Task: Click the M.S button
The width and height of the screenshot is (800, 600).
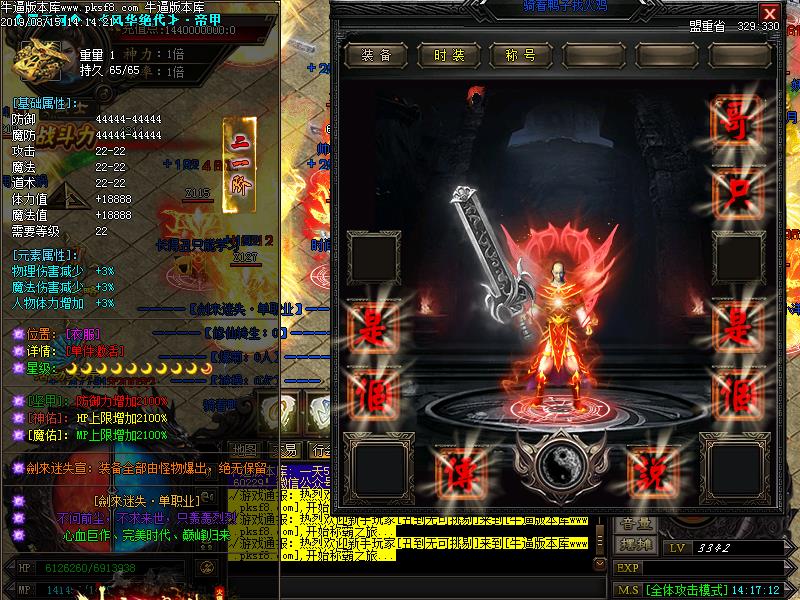Action: tap(627, 590)
